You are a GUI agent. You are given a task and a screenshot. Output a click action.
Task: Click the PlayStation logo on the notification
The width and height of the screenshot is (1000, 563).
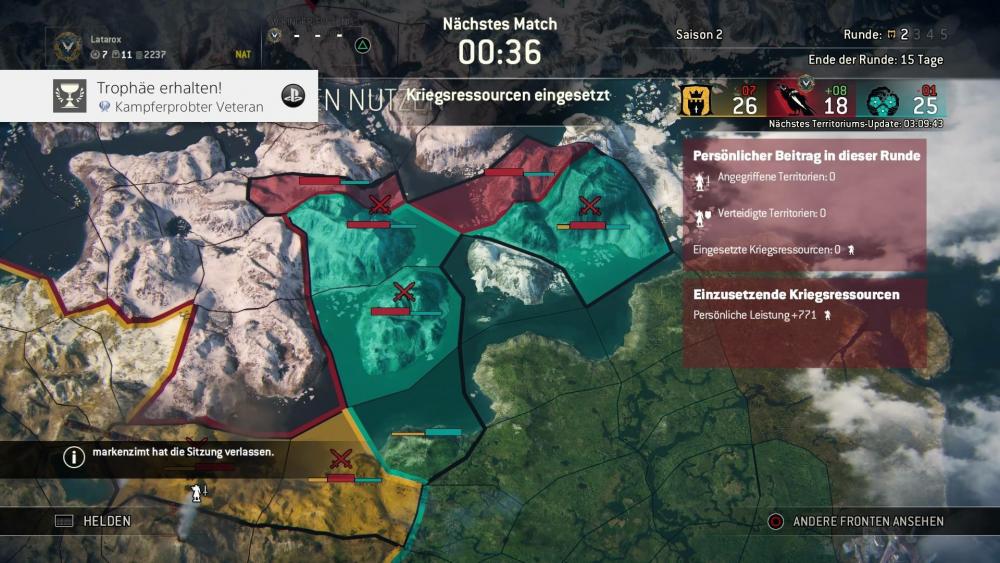(293, 96)
